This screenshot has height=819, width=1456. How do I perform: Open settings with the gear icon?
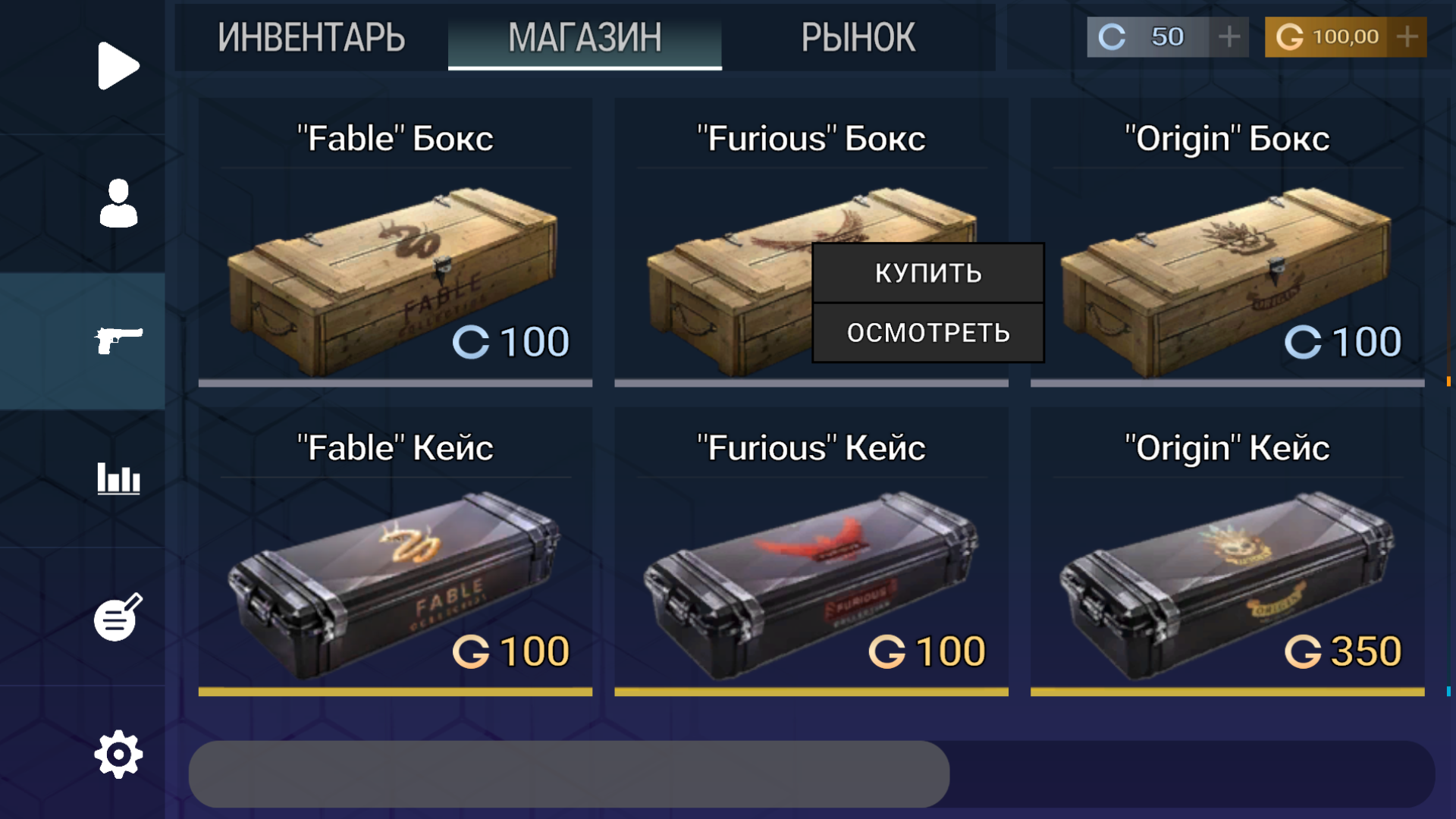[117, 753]
